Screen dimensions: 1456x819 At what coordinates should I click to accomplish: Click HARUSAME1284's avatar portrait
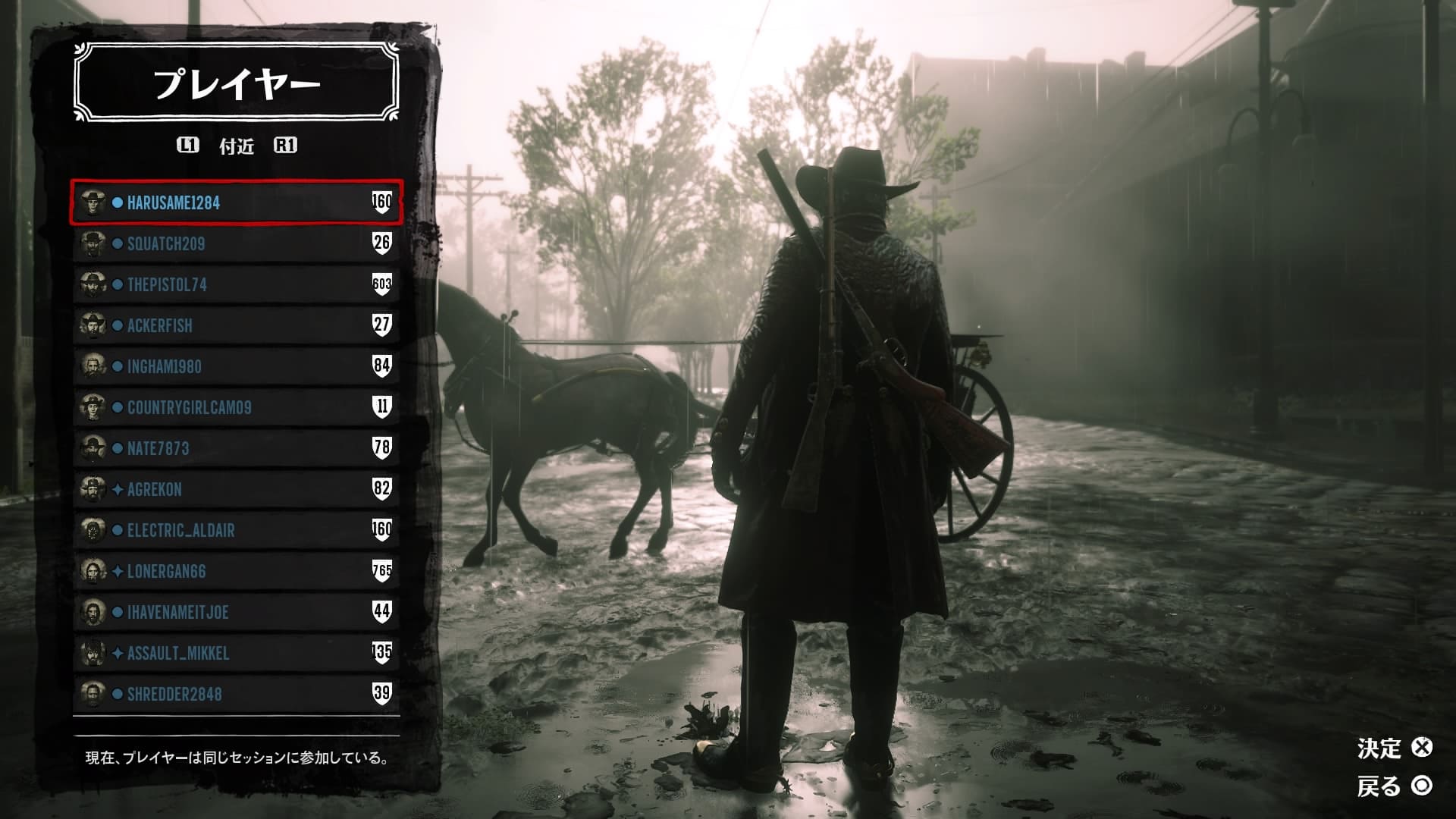93,203
